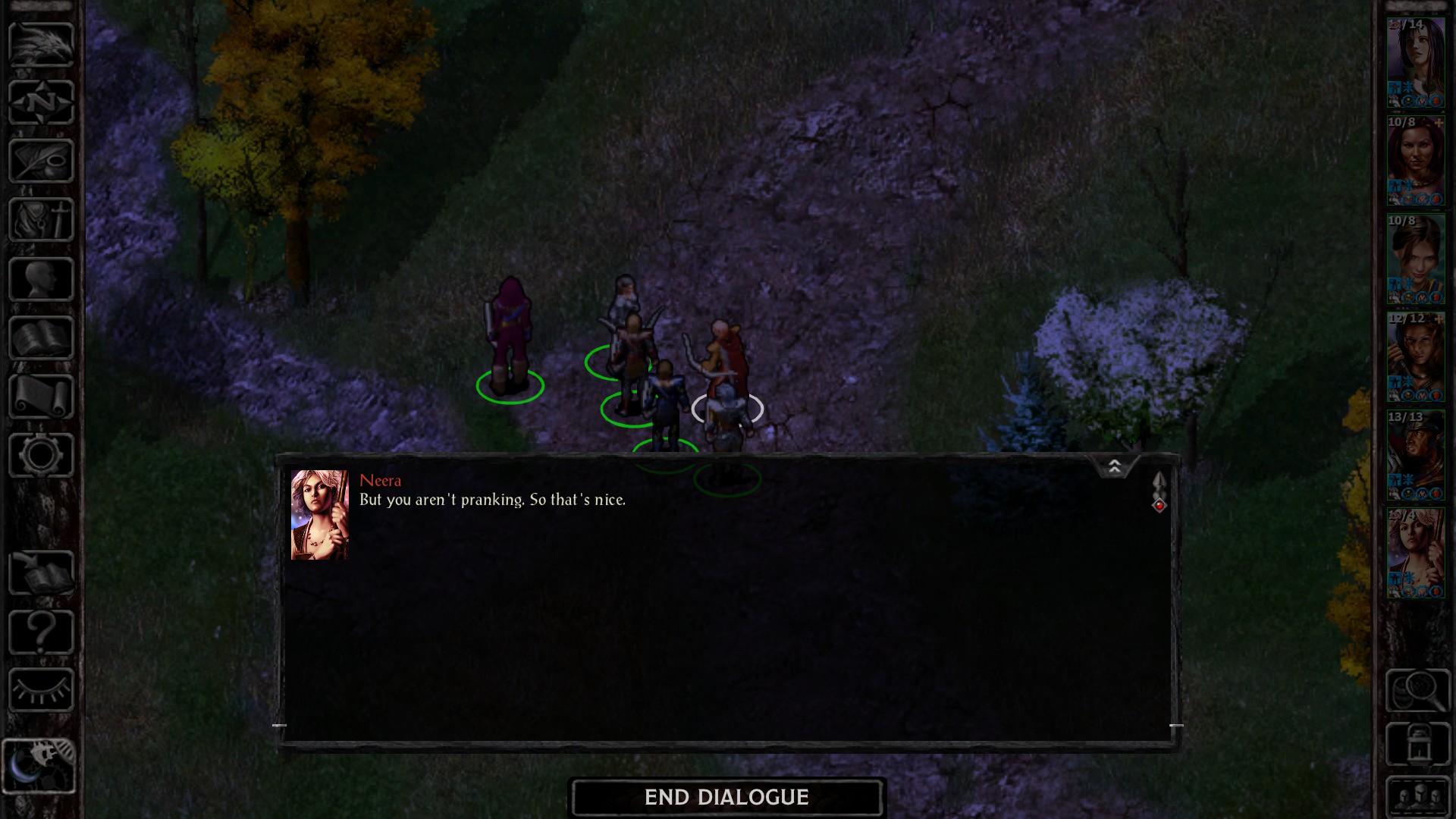Open in-game help with question mark icon
Screen dimensions: 1456x819
point(42,629)
